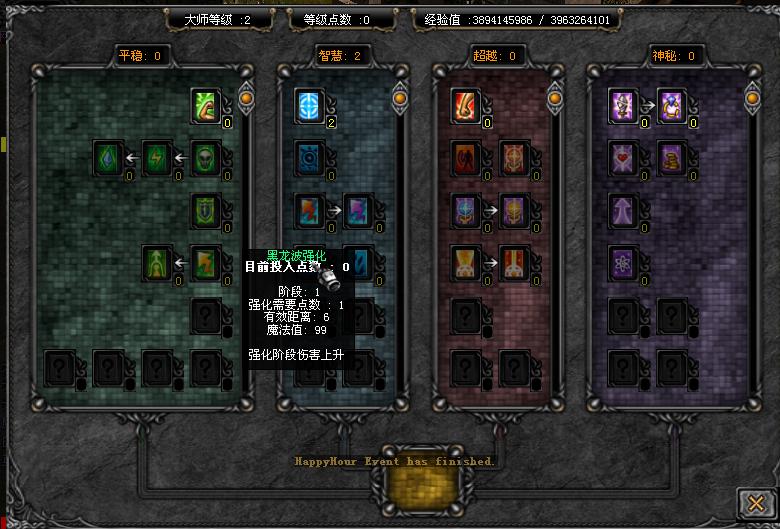
Task: Choose the purple heart skill
Action: (623, 157)
